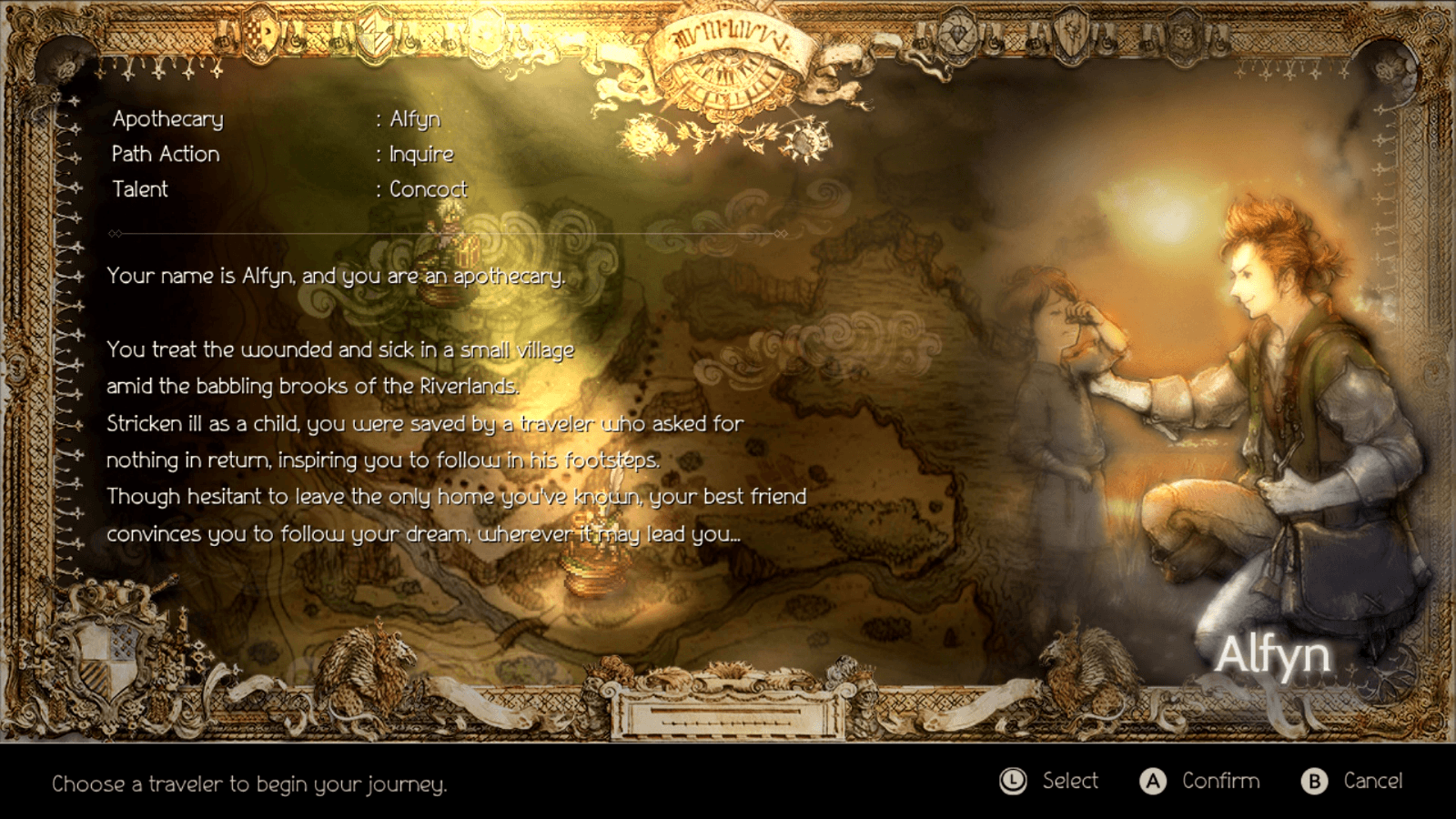The height and width of the screenshot is (819, 1456).
Task: Open the Concoct Talent entry
Action: click(428, 189)
